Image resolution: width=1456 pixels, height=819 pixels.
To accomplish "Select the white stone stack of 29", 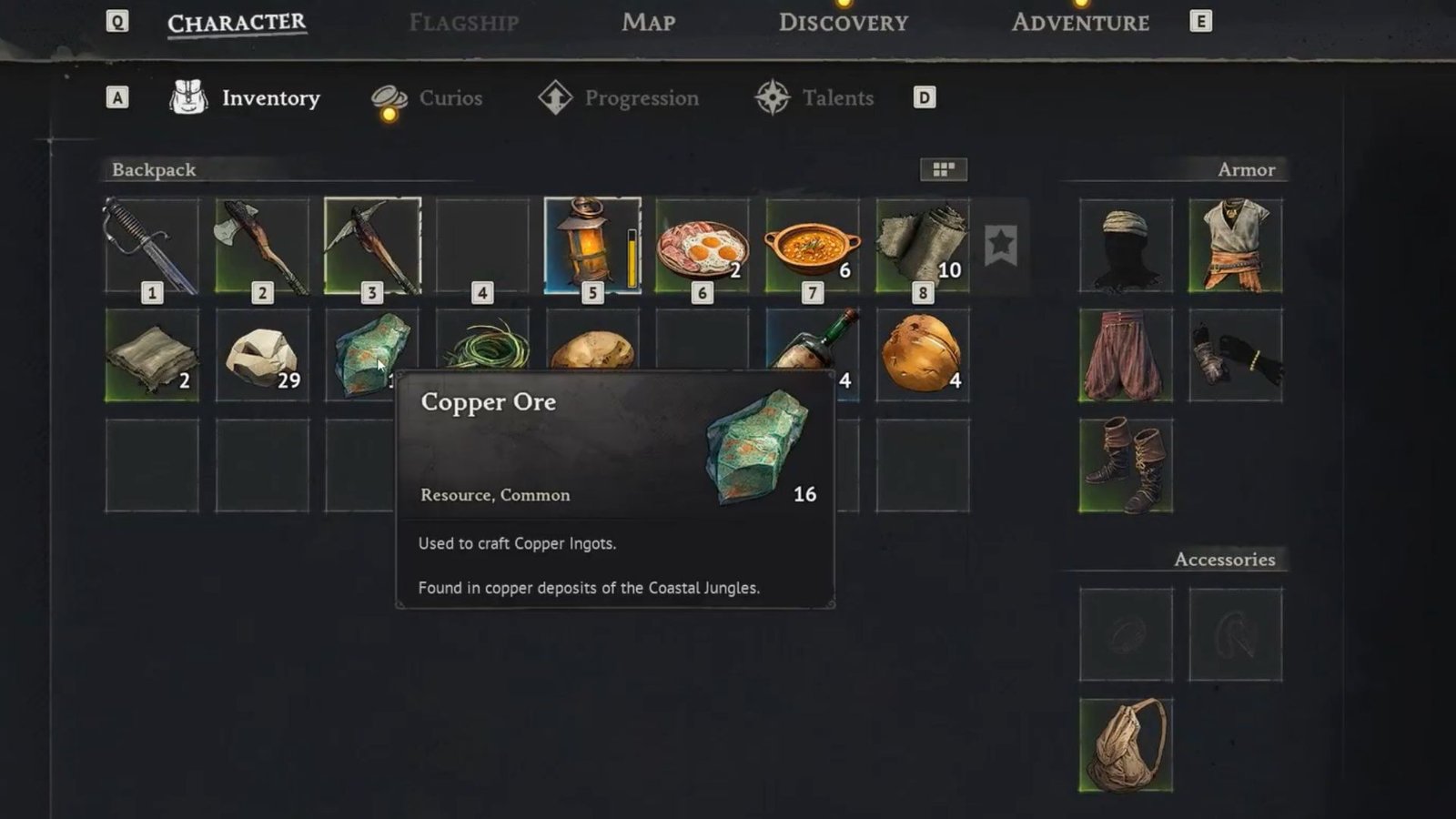I will pyautogui.click(x=262, y=355).
